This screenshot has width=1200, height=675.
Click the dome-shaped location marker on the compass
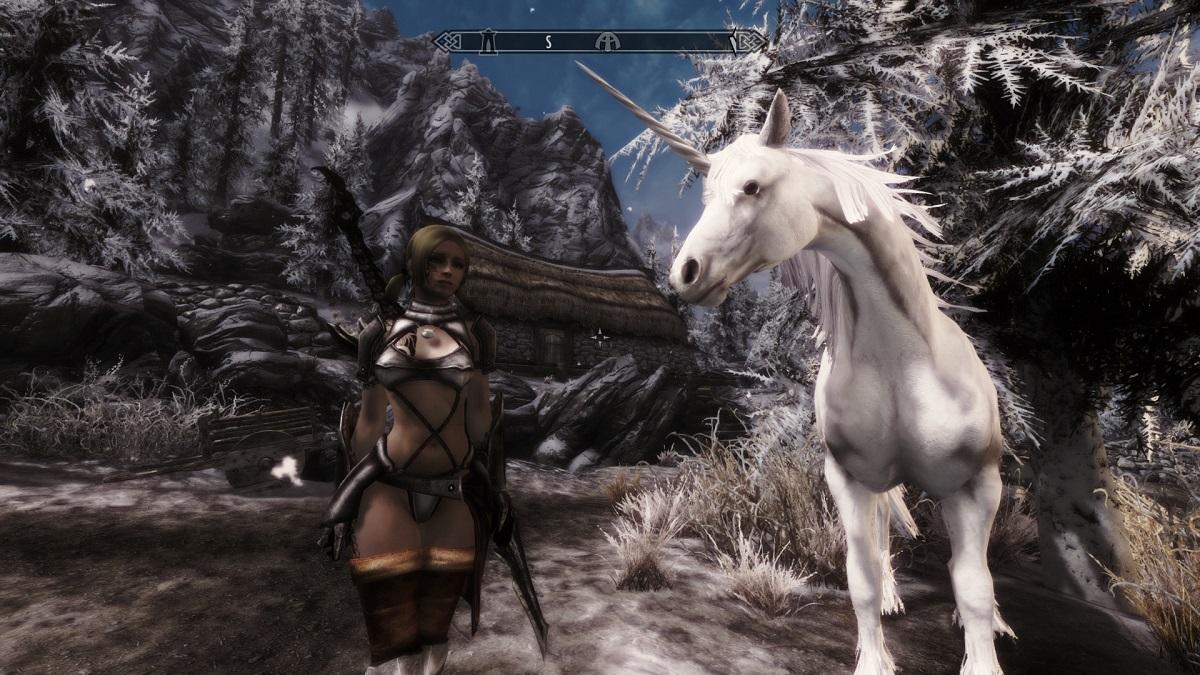point(604,42)
